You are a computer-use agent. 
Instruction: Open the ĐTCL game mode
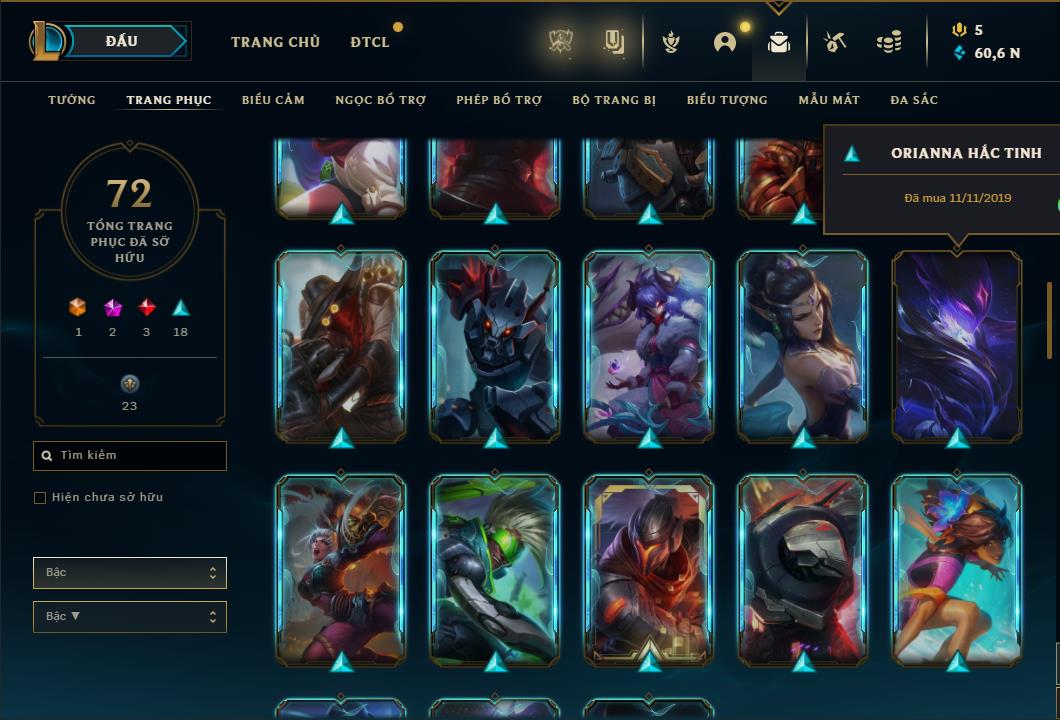[x=370, y=42]
